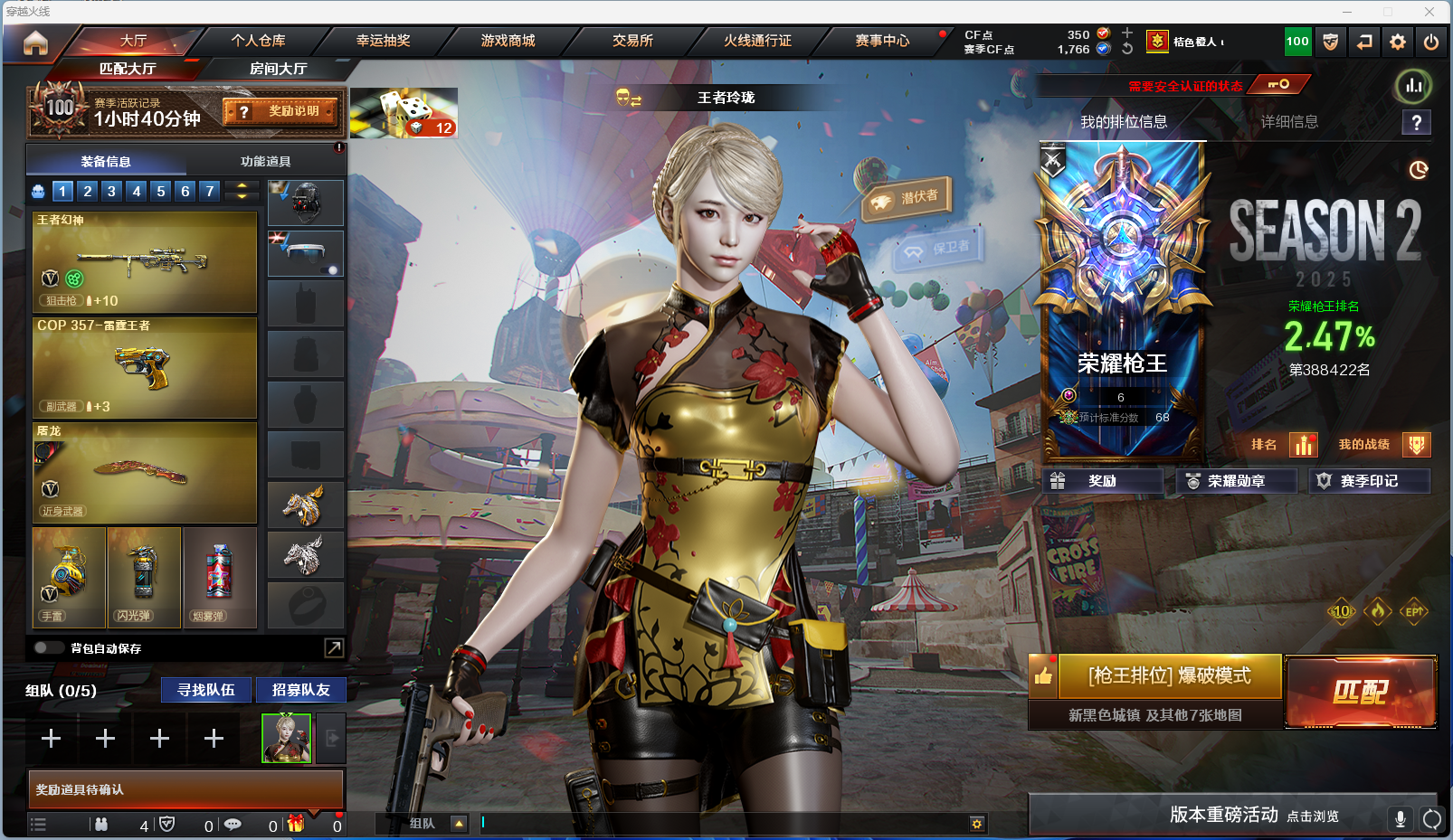This screenshot has width=1453, height=840.
Task: Start matchmaking with the 匹配 button
Action: point(1360,692)
